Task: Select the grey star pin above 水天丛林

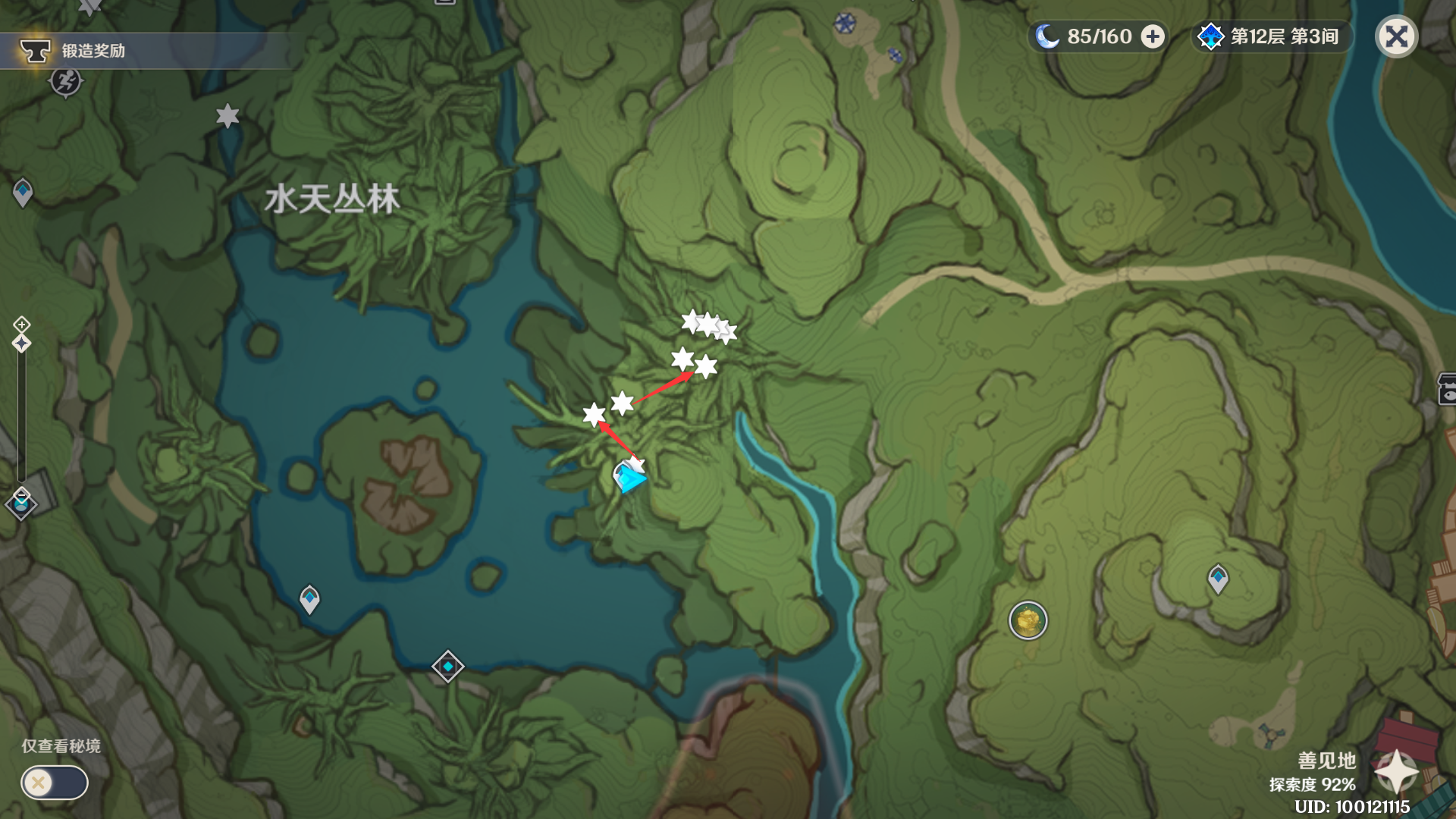Action: (227, 116)
